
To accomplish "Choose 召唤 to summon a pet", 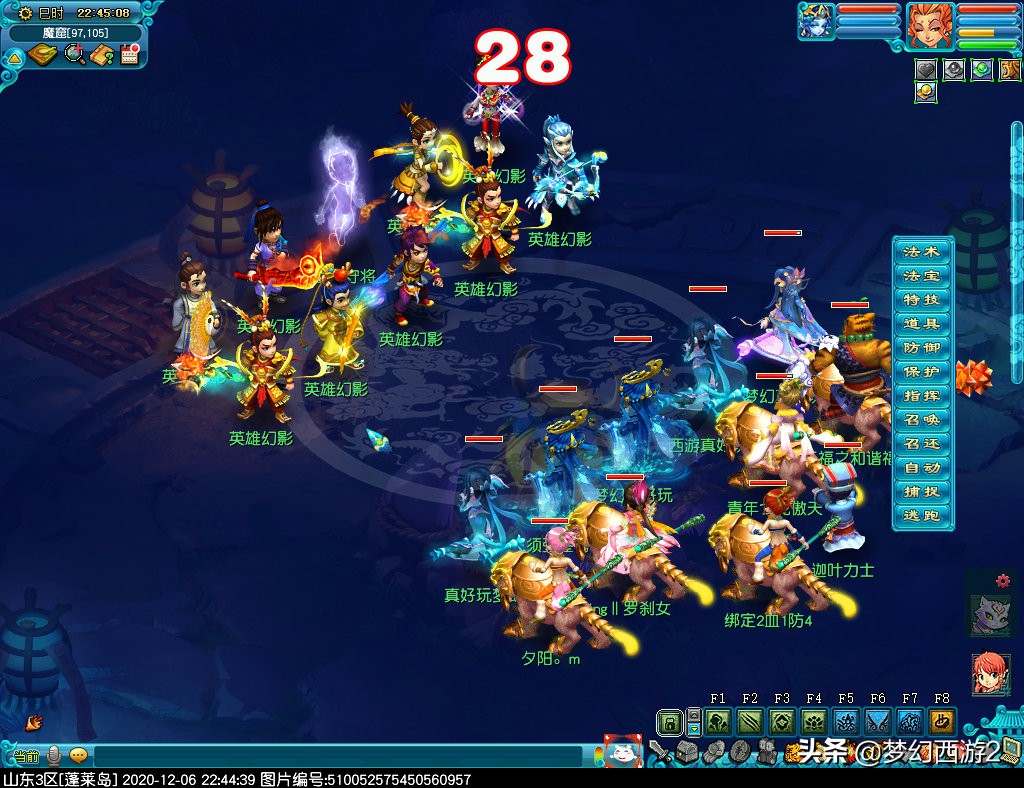I will point(922,419).
